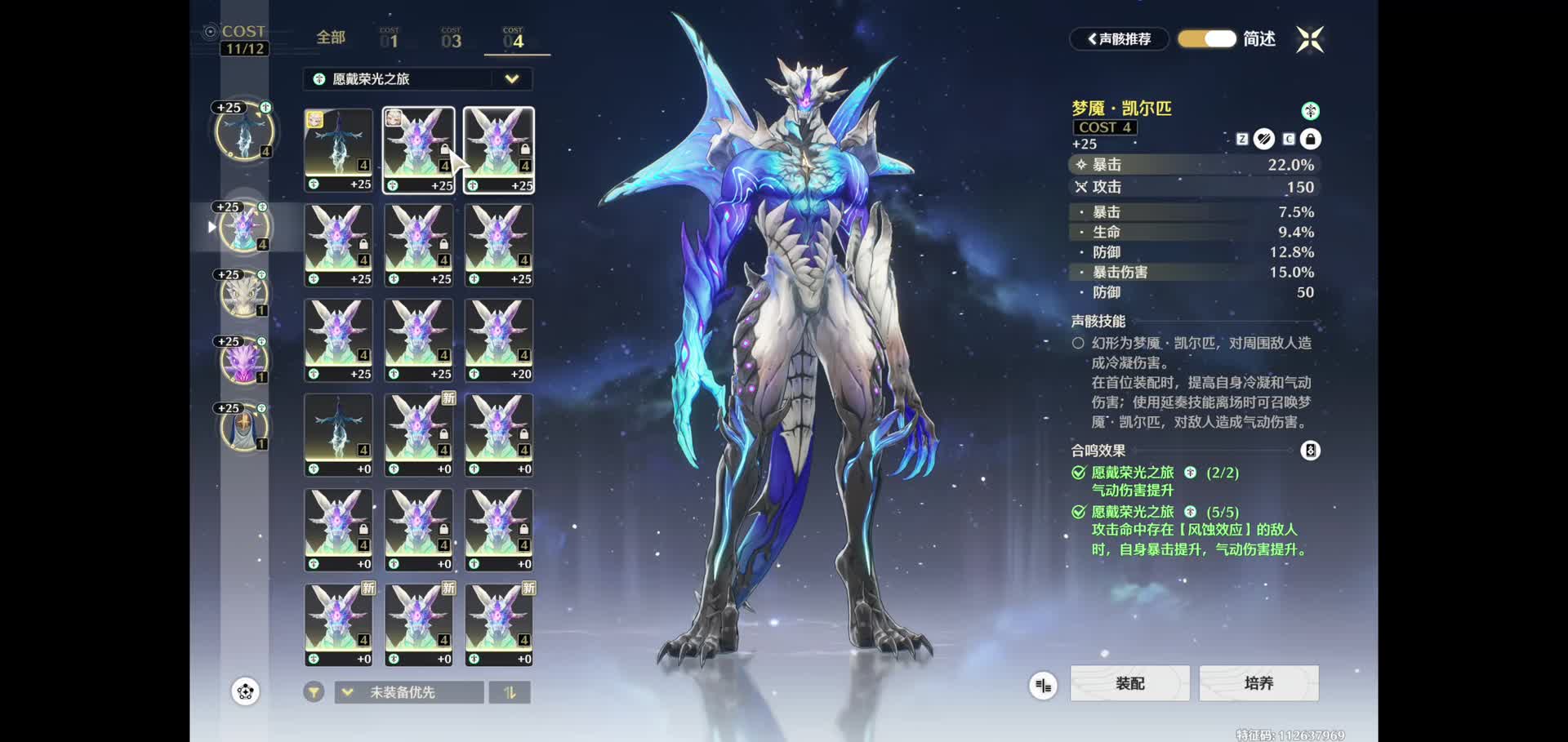This screenshot has height=742, width=1568.
Task: Click the round icon at bottom-left
Action: (245, 692)
